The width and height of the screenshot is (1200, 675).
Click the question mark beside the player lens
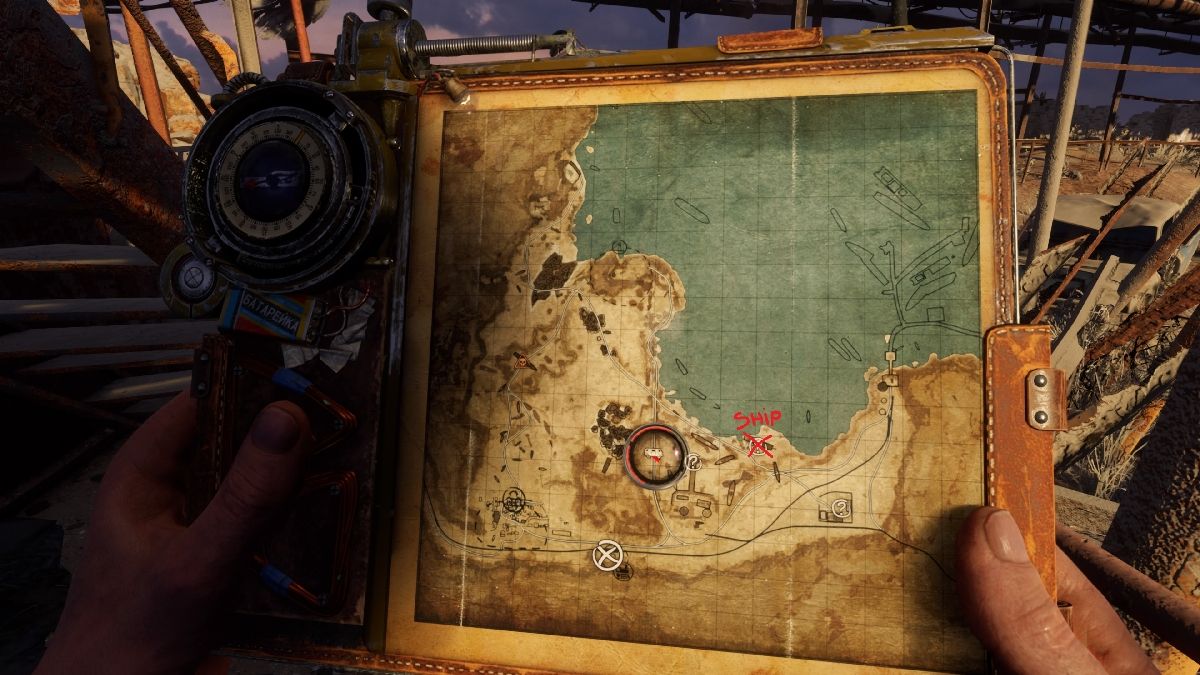693,461
